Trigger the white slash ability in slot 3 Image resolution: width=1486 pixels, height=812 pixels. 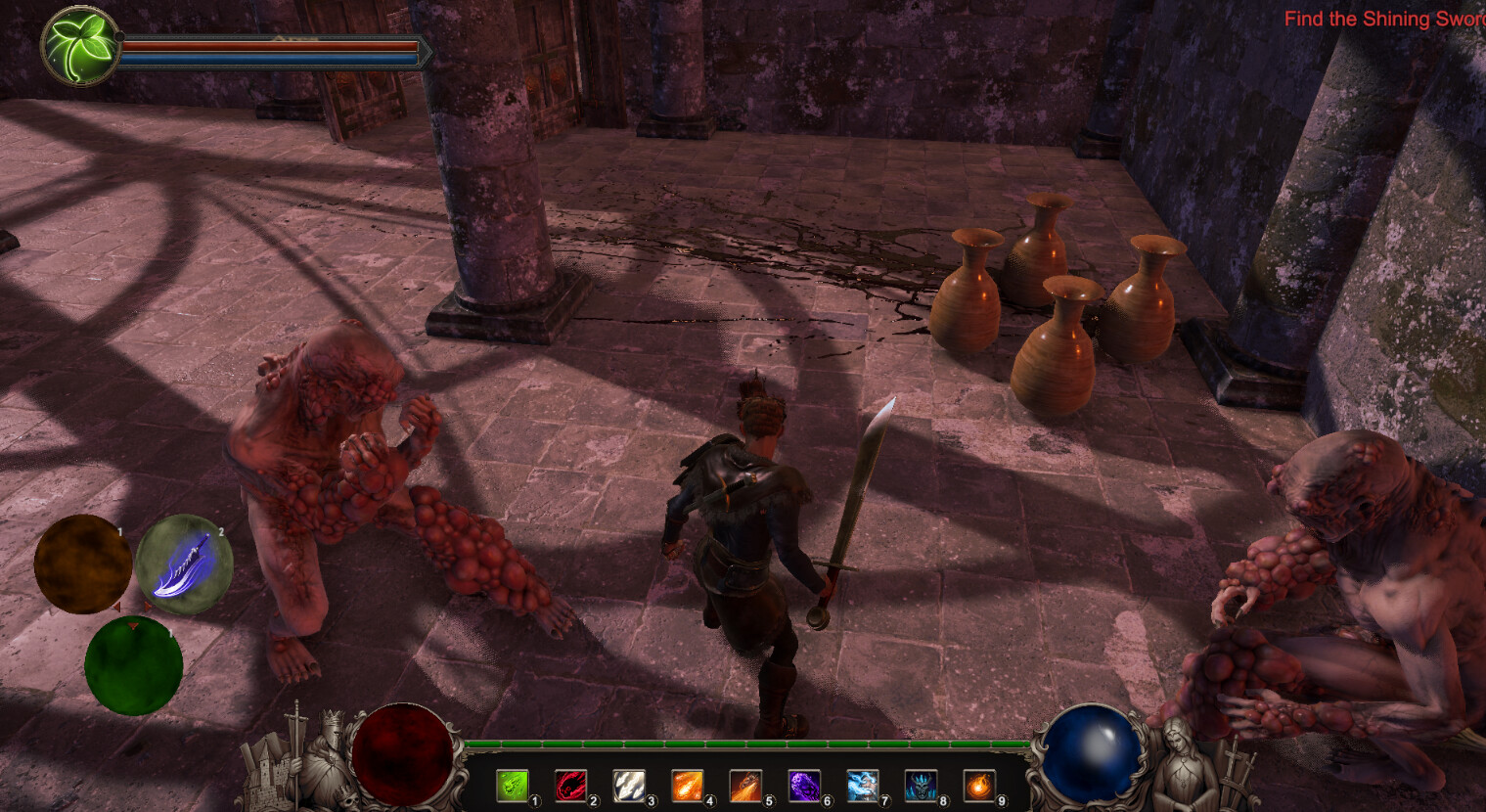(629, 785)
